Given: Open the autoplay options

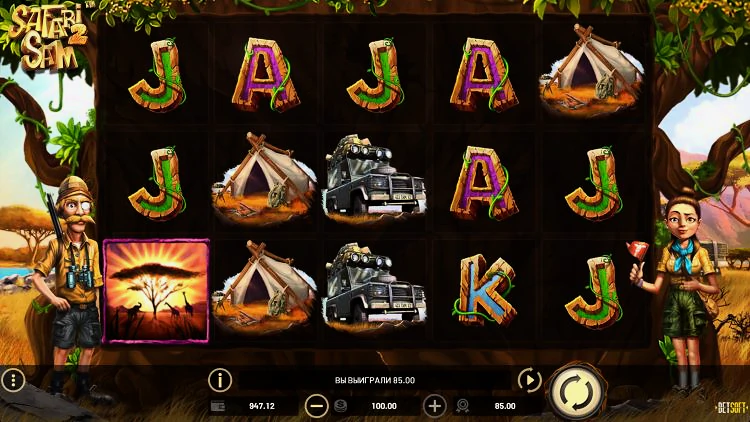Looking at the screenshot, I should [529, 380].
